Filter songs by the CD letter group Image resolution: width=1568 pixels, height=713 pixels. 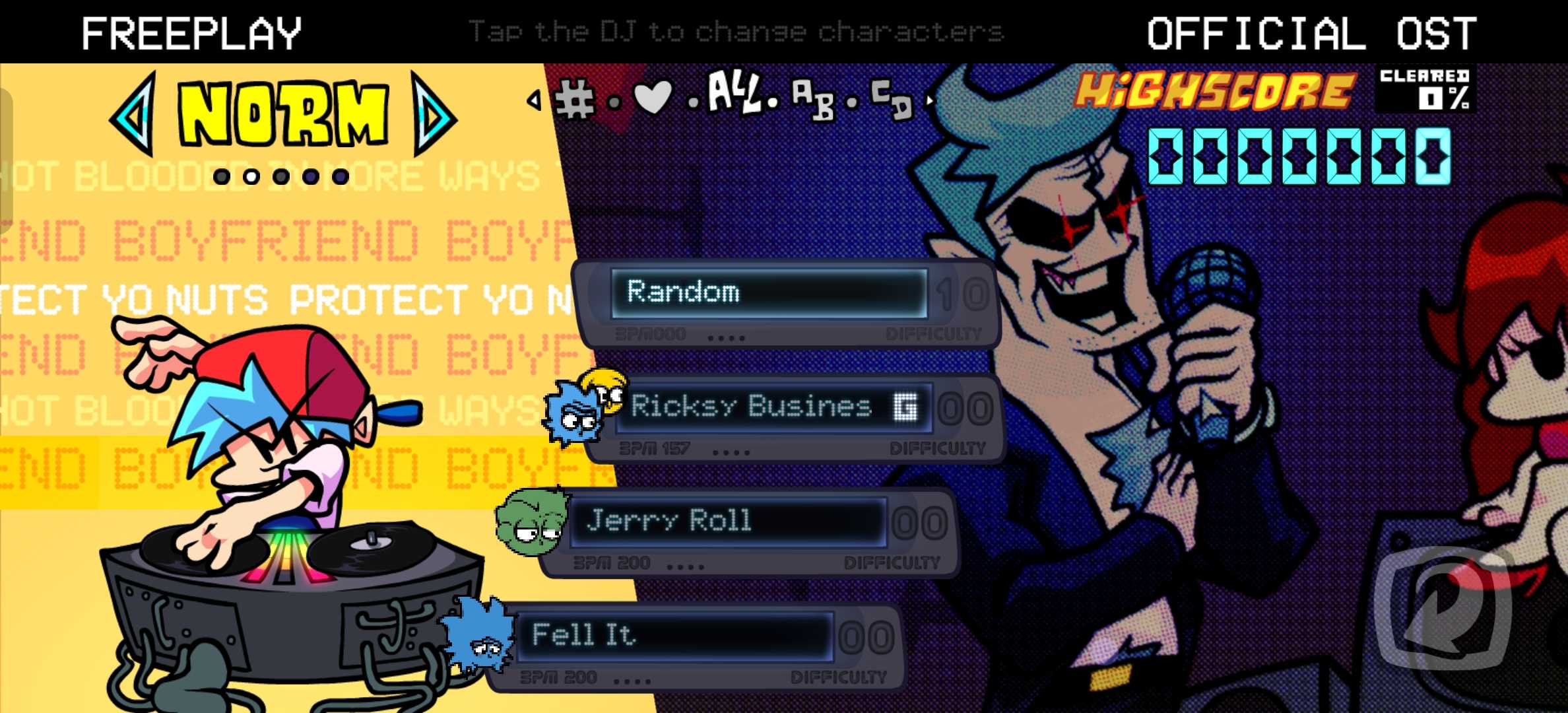coord(892,99)
